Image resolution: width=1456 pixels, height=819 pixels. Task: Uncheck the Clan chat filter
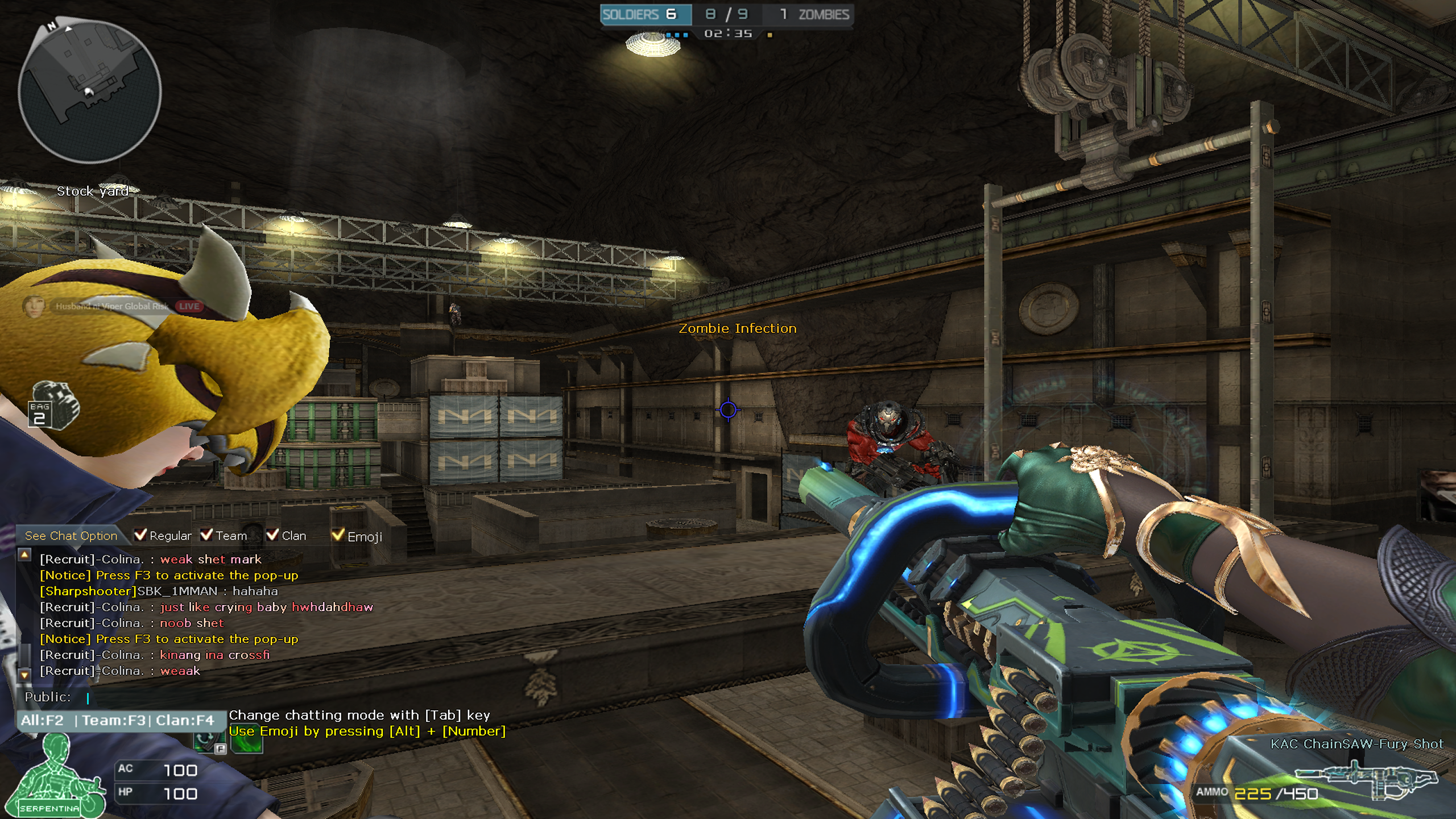[x=272, y=535]
